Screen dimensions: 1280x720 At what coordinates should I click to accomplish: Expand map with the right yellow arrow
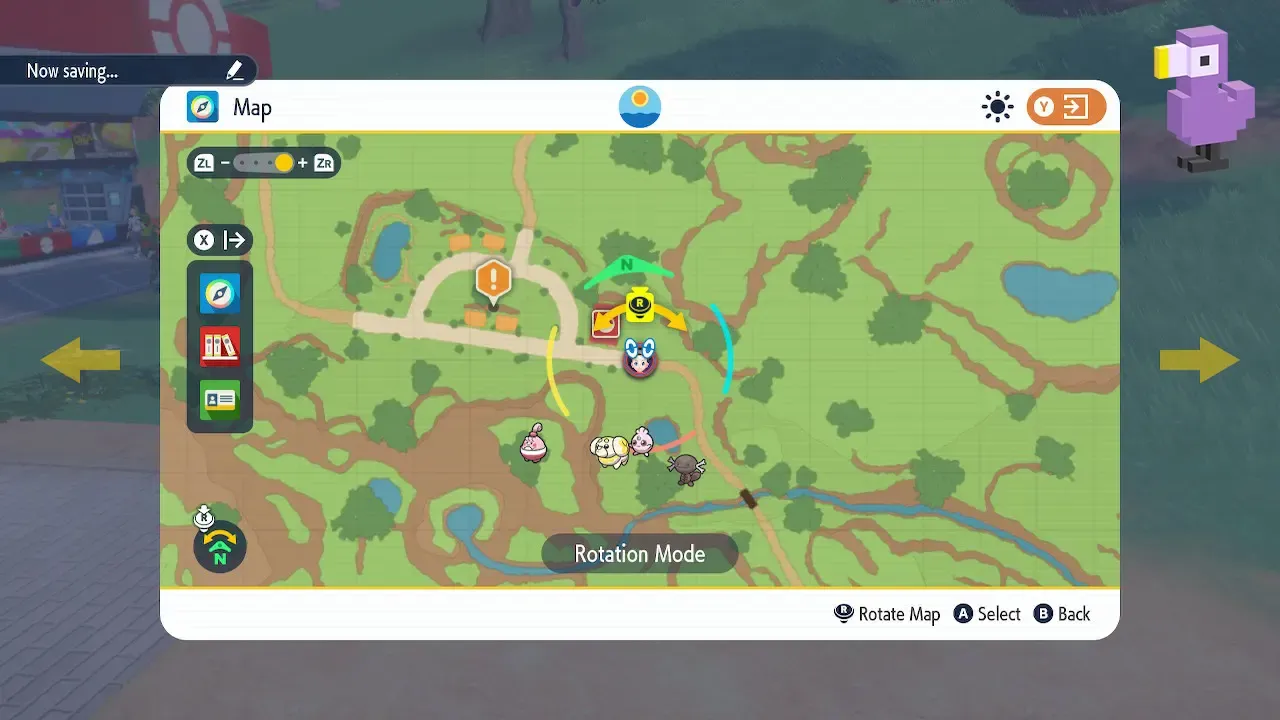[1199, 359]
